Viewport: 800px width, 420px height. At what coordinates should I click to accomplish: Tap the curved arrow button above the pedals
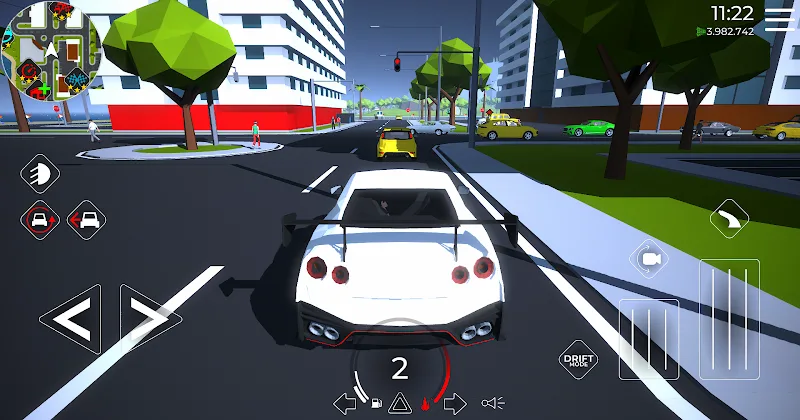pyautogui.click(x=730, y=218)
